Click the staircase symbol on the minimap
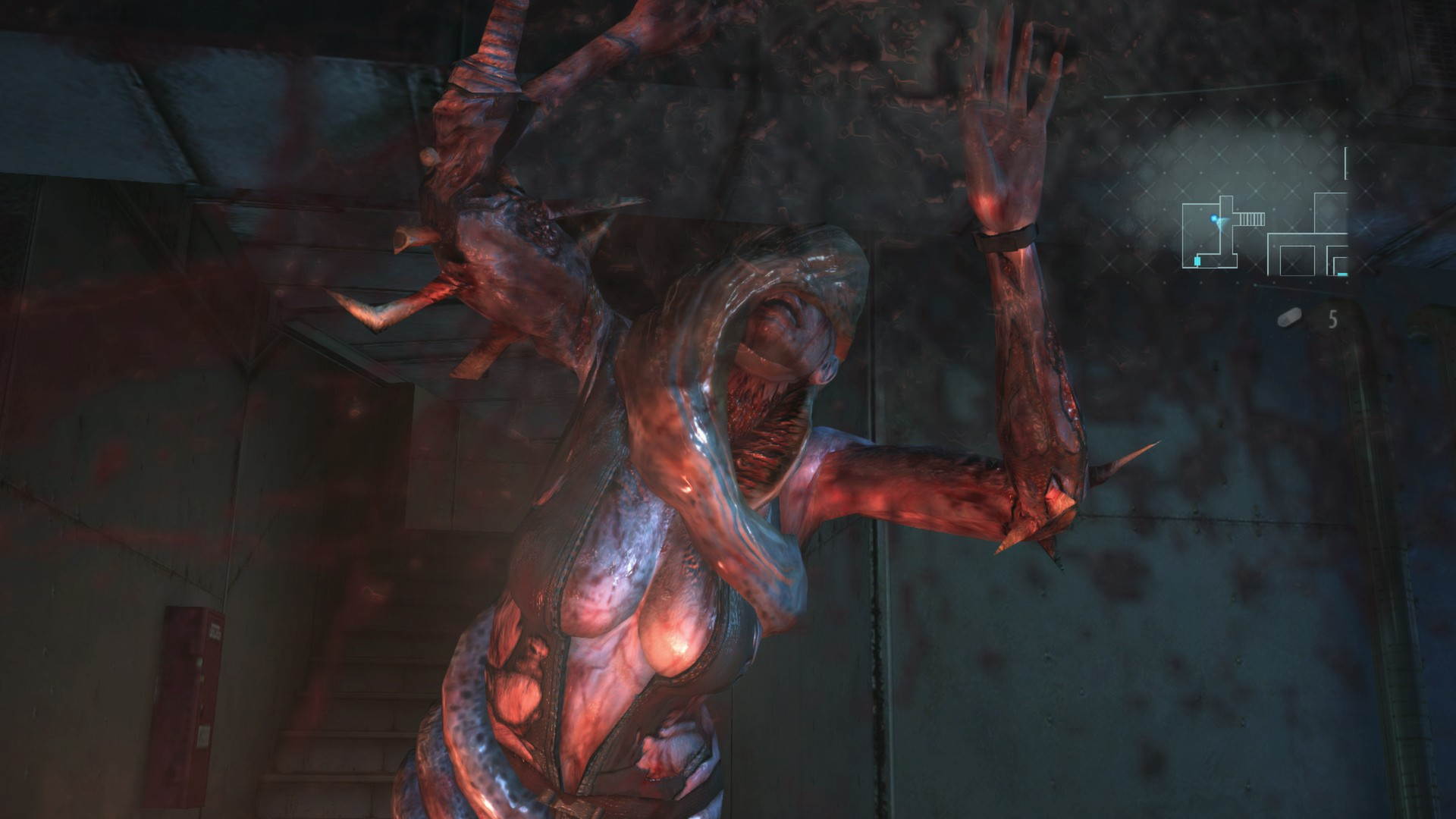This screenshot has width=1456, height=819. pos(1250,219)
